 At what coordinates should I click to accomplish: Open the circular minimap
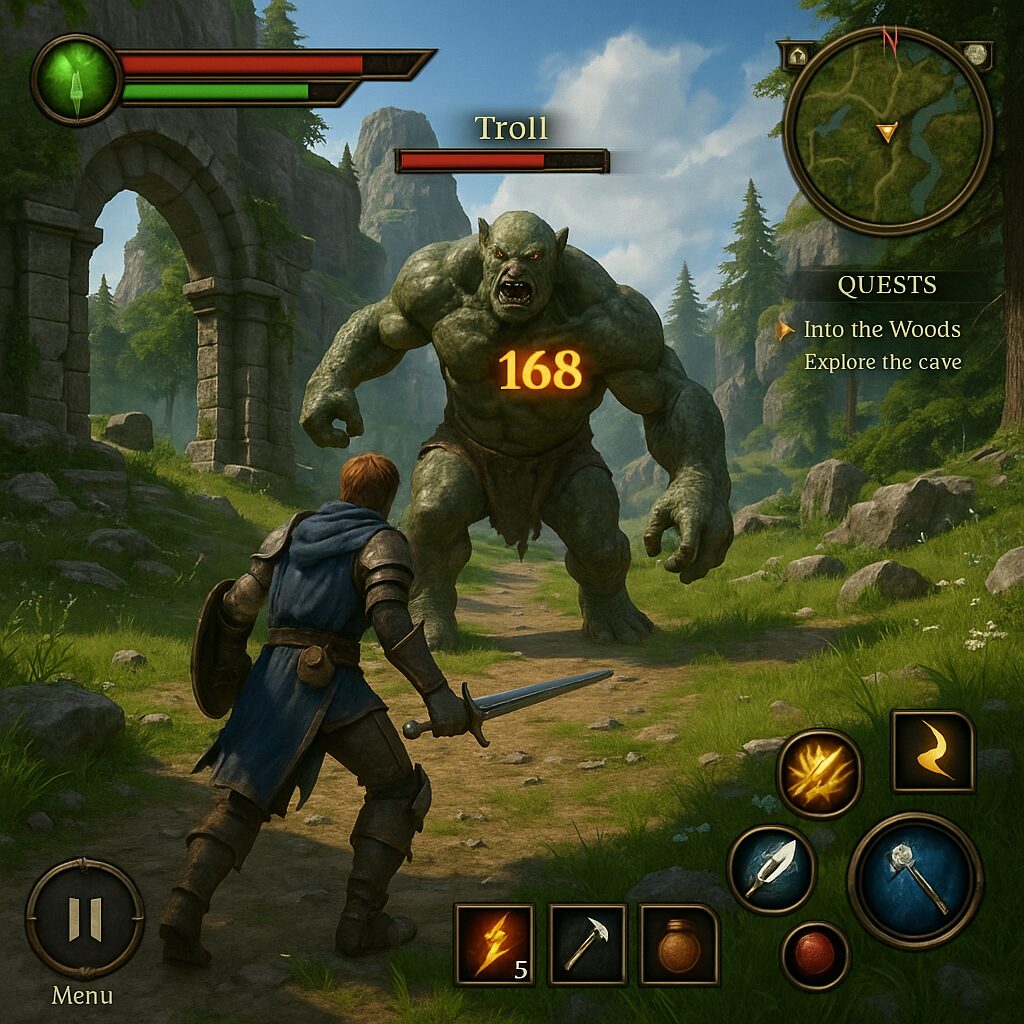pos(887,131)
